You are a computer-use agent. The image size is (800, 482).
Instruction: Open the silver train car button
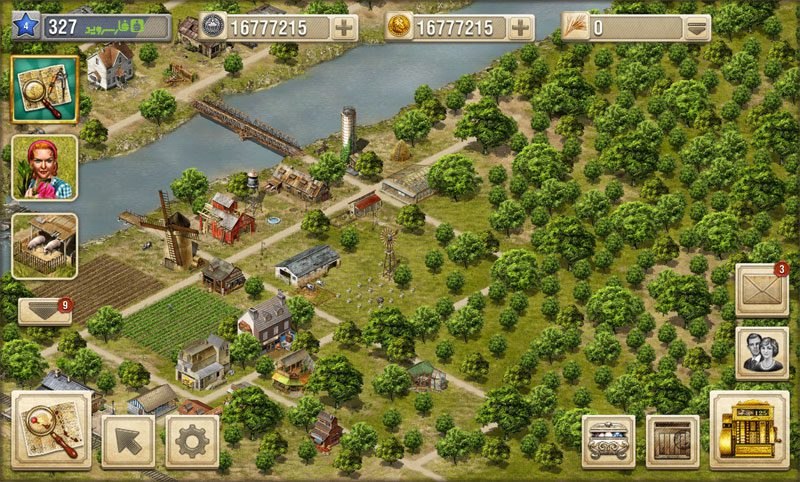click(608, 440)
